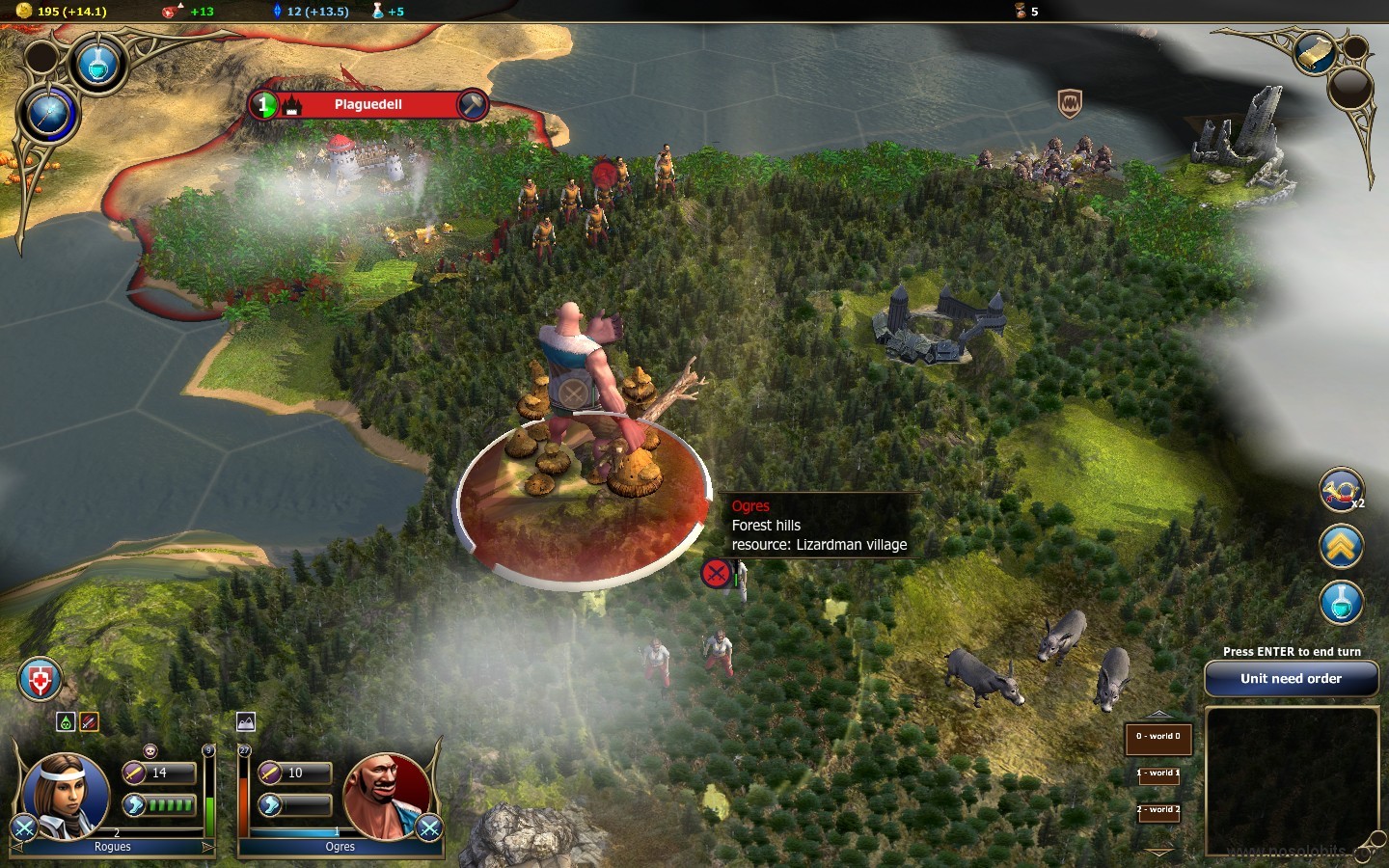Open the research flask in top-left corner
Screen dimensions: 1389x868
click(97, 65)
